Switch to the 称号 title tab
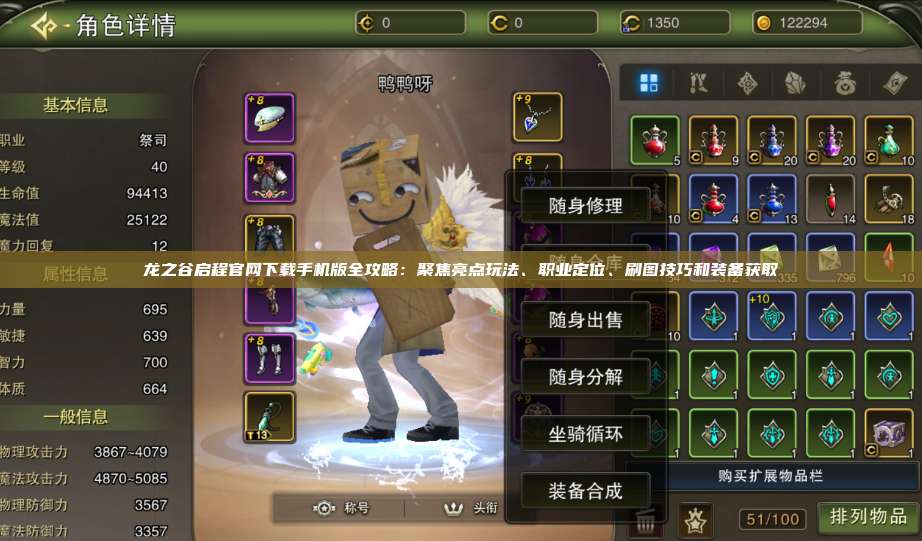Screen dimensions: 922x541 [x=343, y=508]
